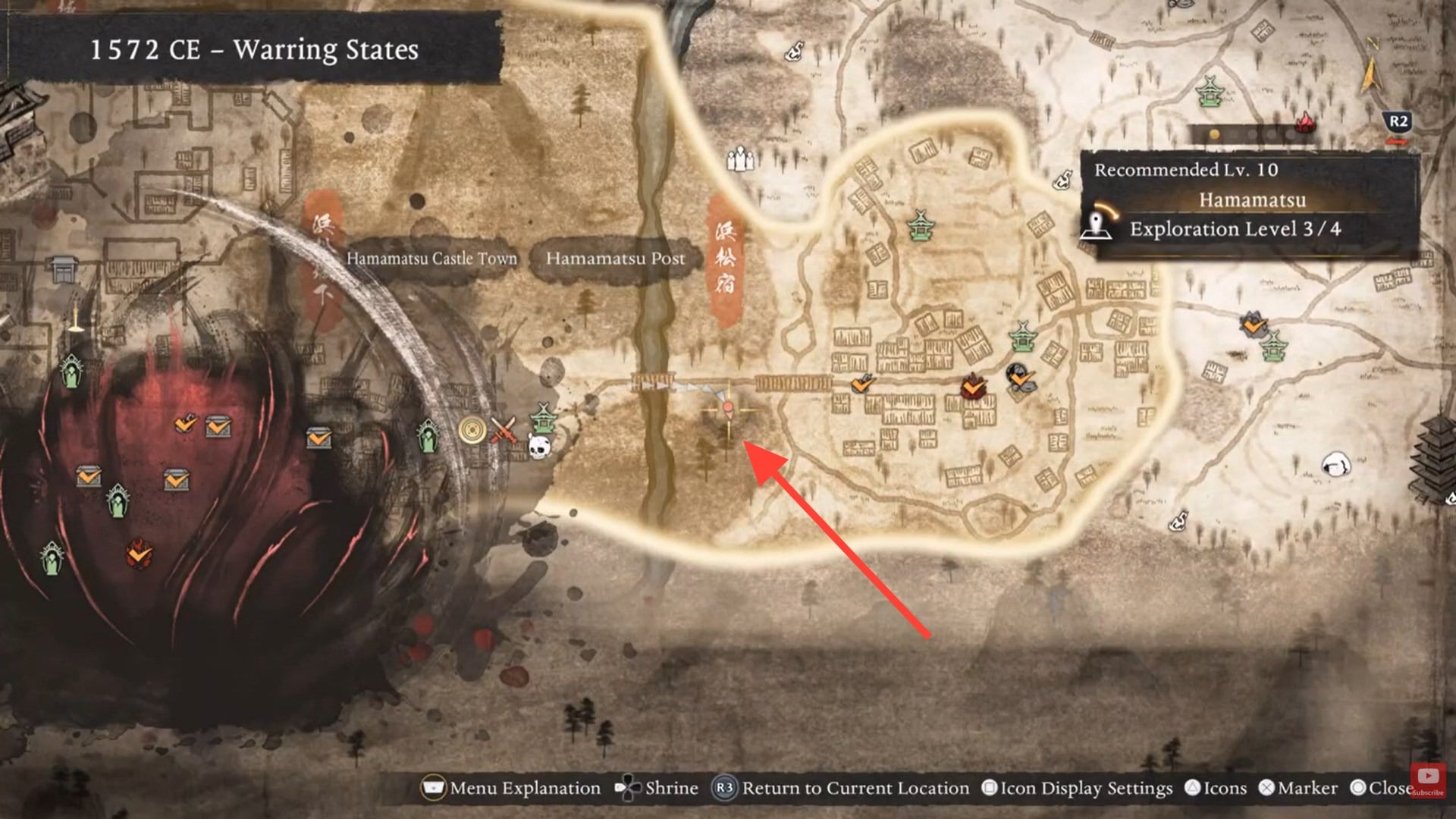Click the yellow circular emblem beside the crossed swords
1456x819 pixels.
472,431
